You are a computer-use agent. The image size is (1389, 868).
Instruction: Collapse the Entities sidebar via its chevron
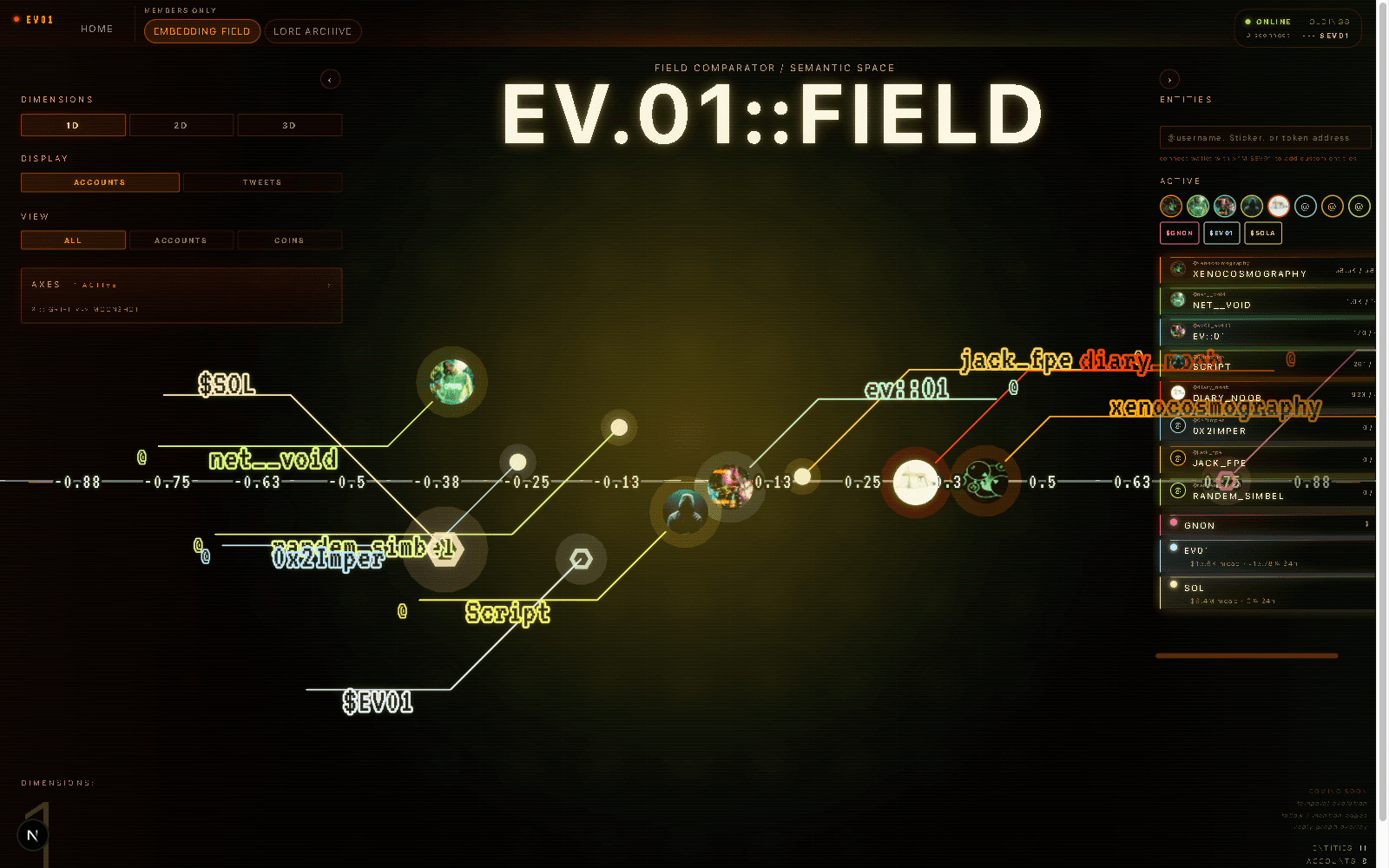pos(1169,79)
